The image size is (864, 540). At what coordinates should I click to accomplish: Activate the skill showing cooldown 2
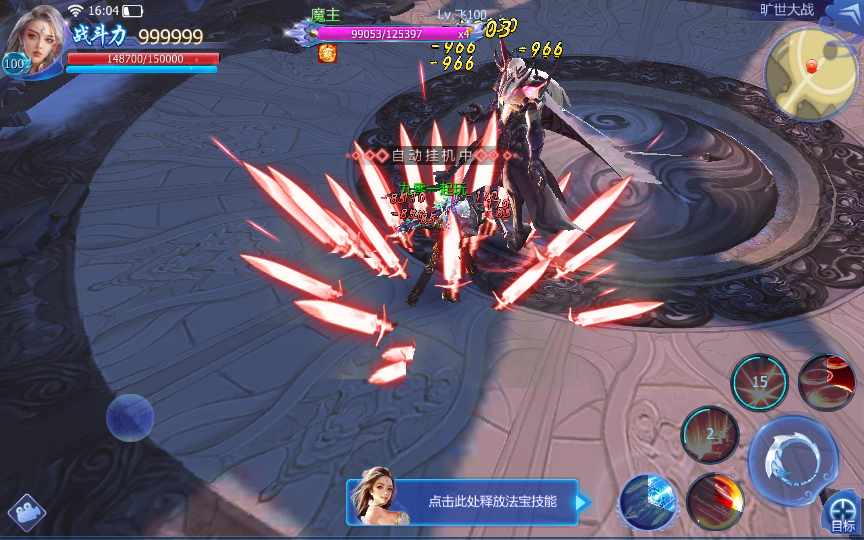point(710,434)
